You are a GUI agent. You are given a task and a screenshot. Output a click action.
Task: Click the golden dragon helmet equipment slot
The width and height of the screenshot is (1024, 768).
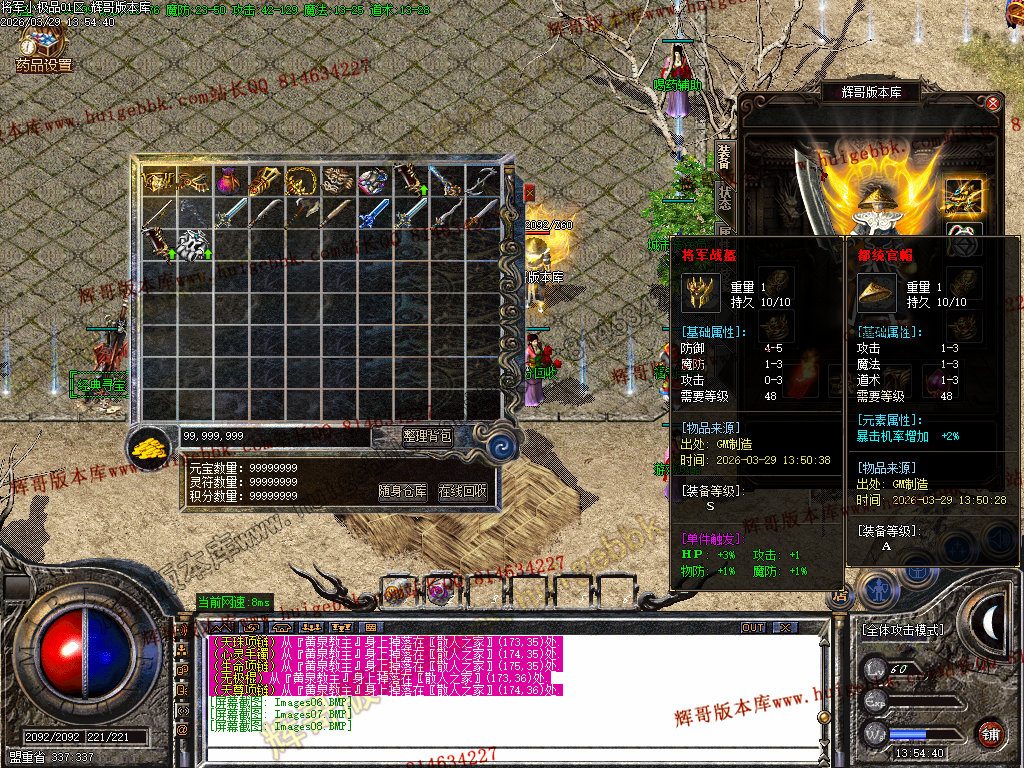[964, 196]
